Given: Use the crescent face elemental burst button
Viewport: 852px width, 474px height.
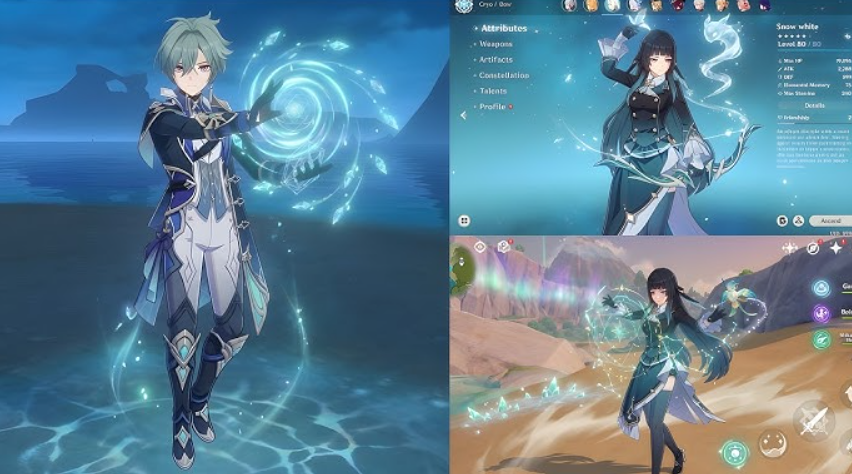Looking at the screenshot, I should (x=772, y=442).
